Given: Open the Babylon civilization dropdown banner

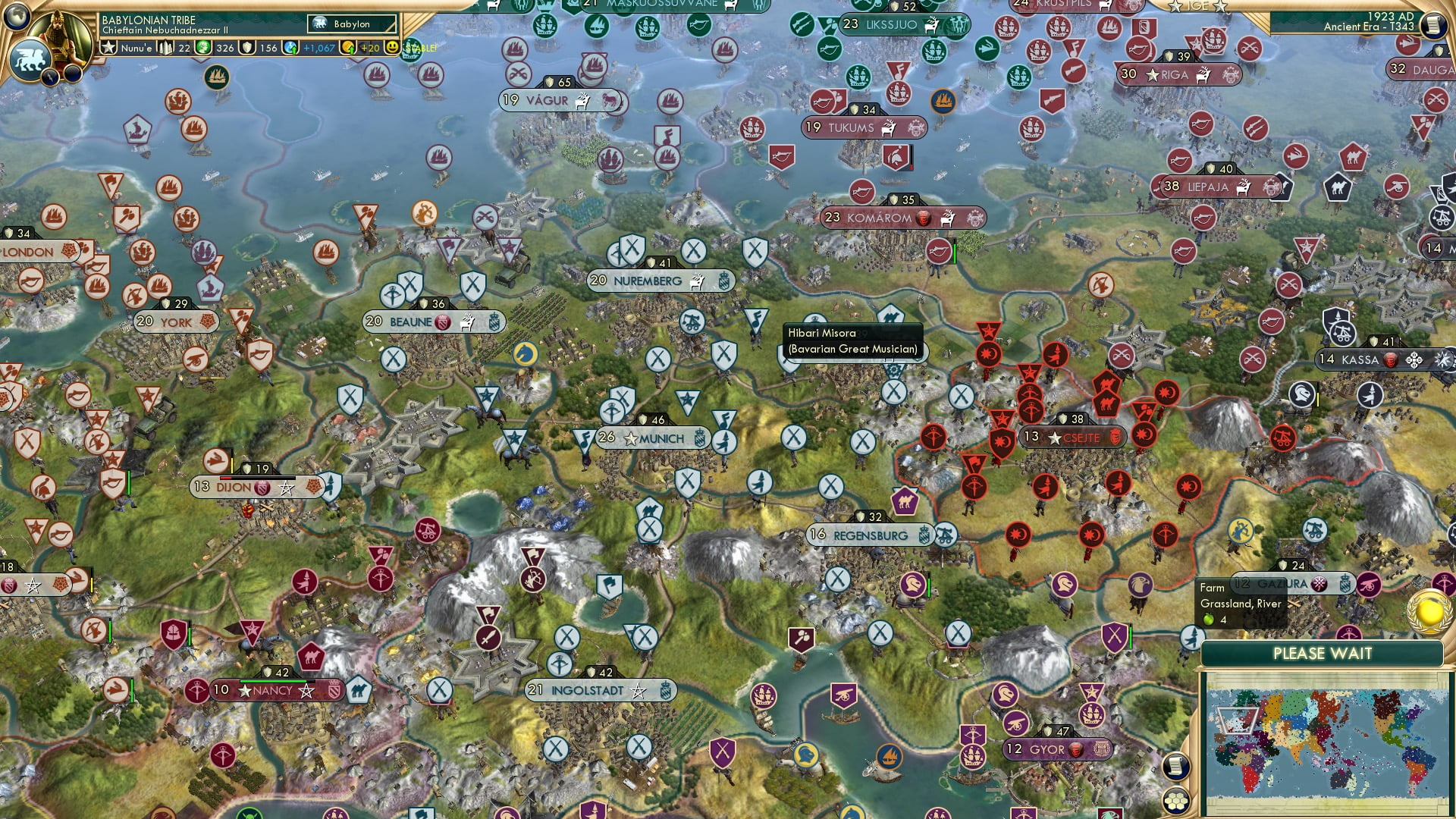Looking at the screenshot, I should tap(350, 24).
